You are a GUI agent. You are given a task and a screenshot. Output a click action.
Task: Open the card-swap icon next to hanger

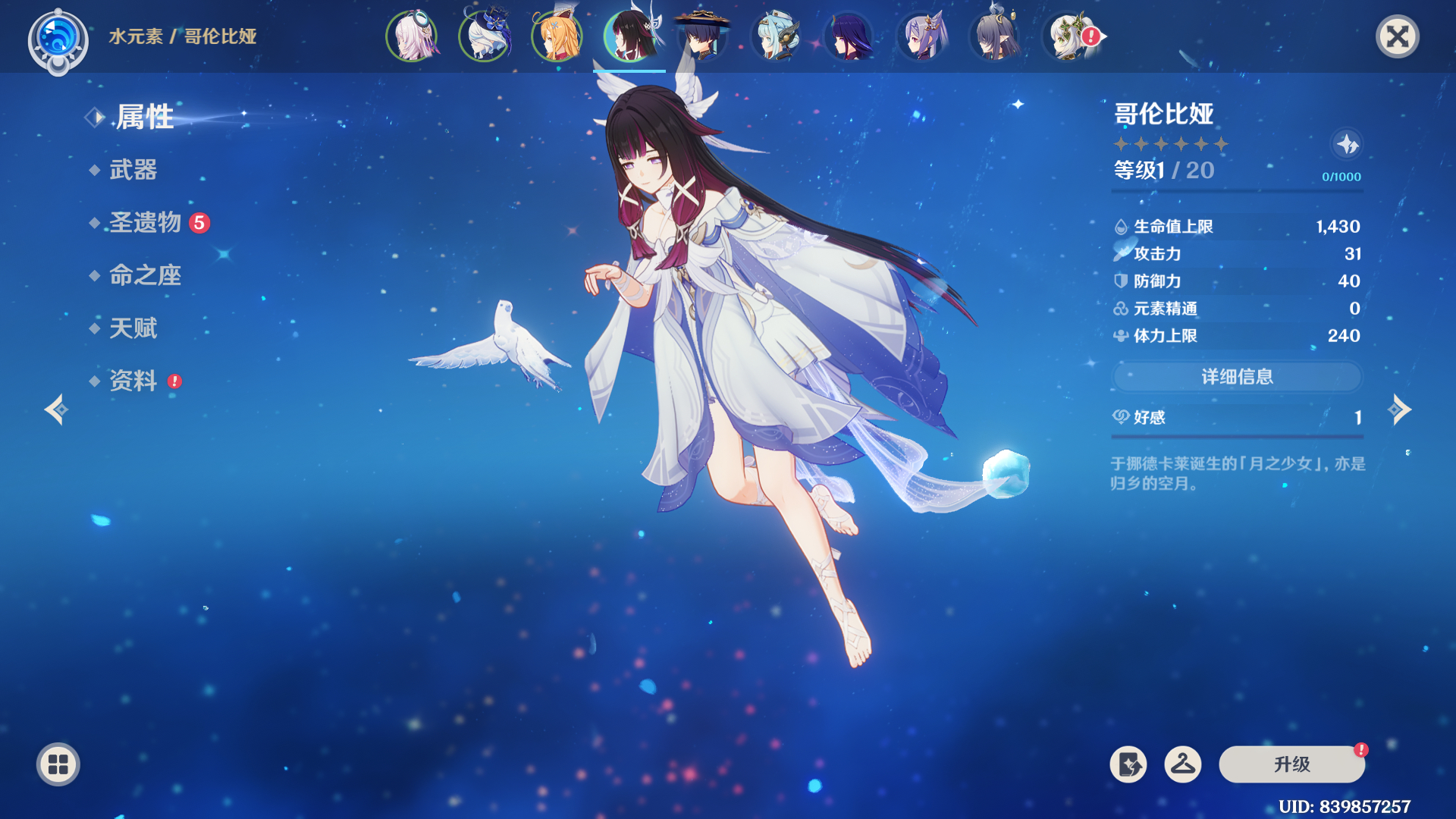(x=1128, y=764)
